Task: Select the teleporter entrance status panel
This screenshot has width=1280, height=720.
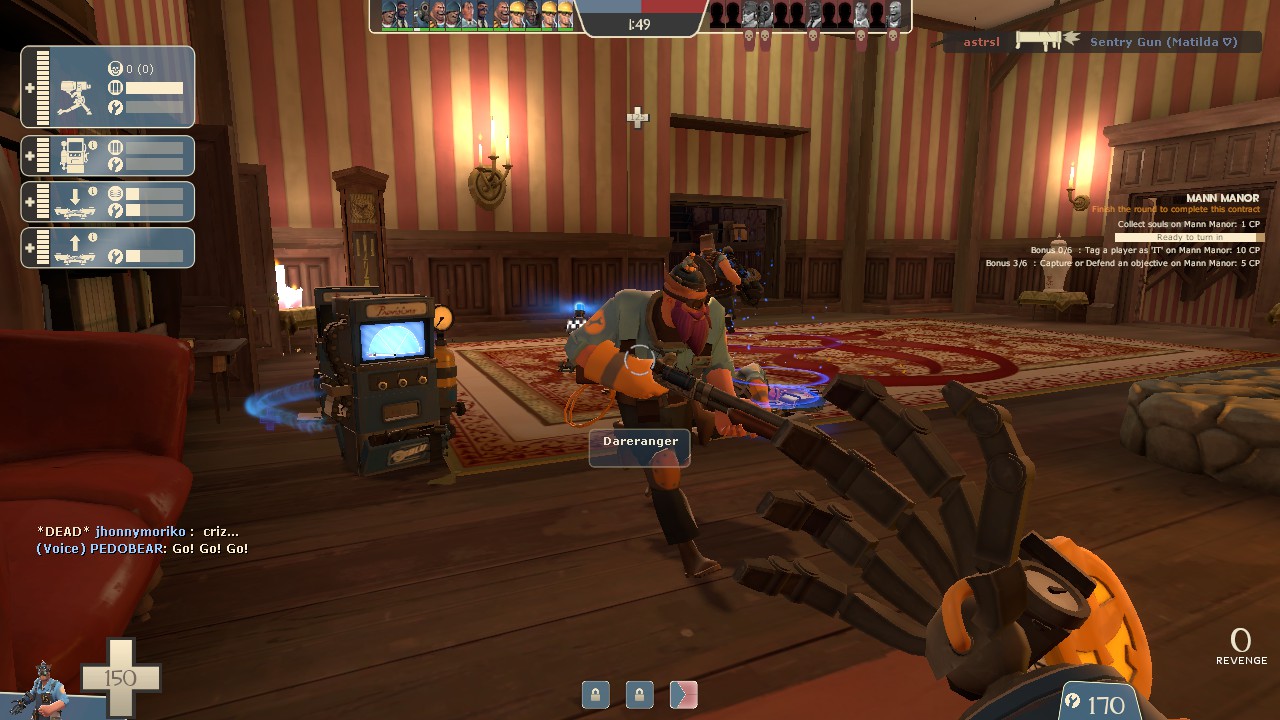Action: click(108, 202)
